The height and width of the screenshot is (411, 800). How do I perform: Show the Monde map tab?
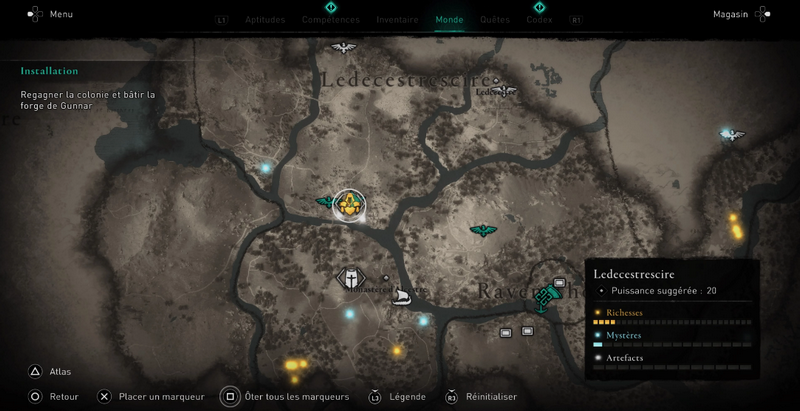(x=449, y=19)
